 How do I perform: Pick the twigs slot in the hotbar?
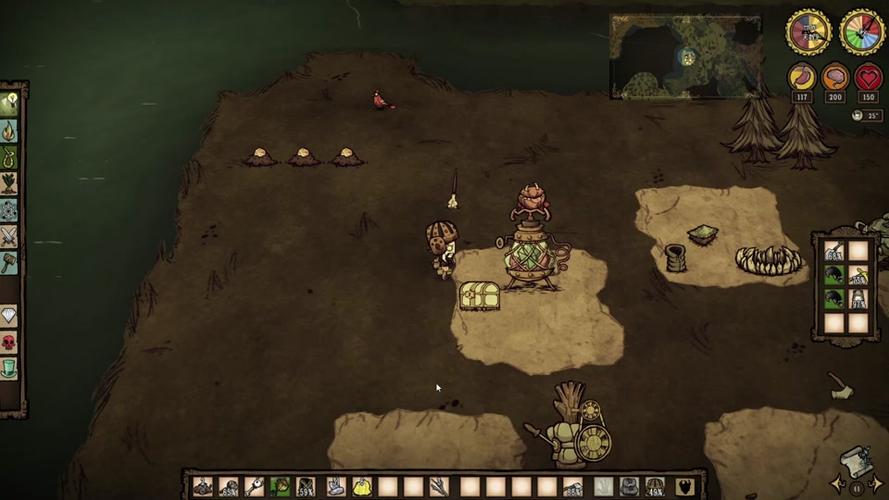(440, 487)
